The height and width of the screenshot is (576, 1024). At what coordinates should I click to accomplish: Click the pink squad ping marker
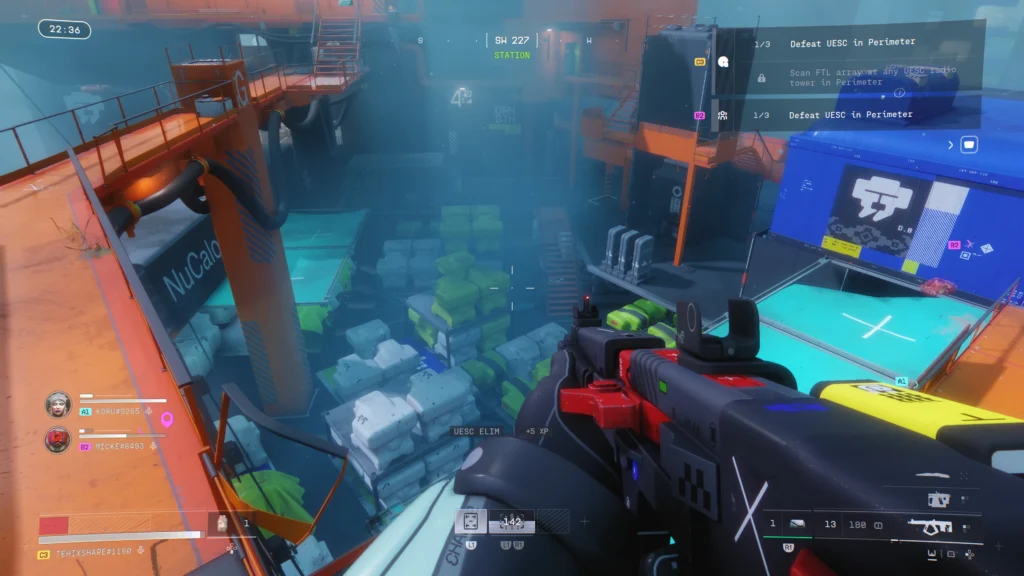167,419
